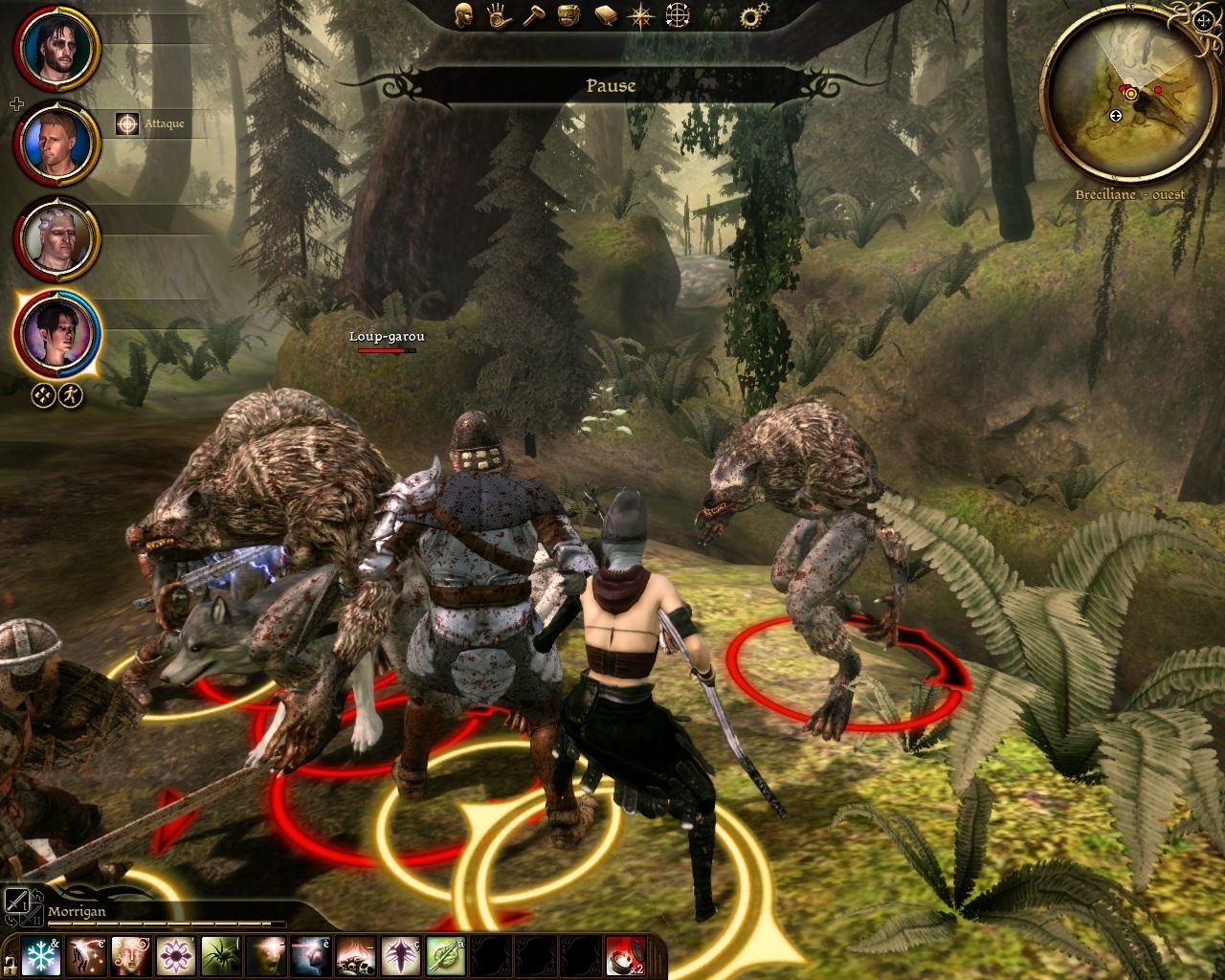
Task: Click the Pause banner at top
Action: tap(612, 85)
